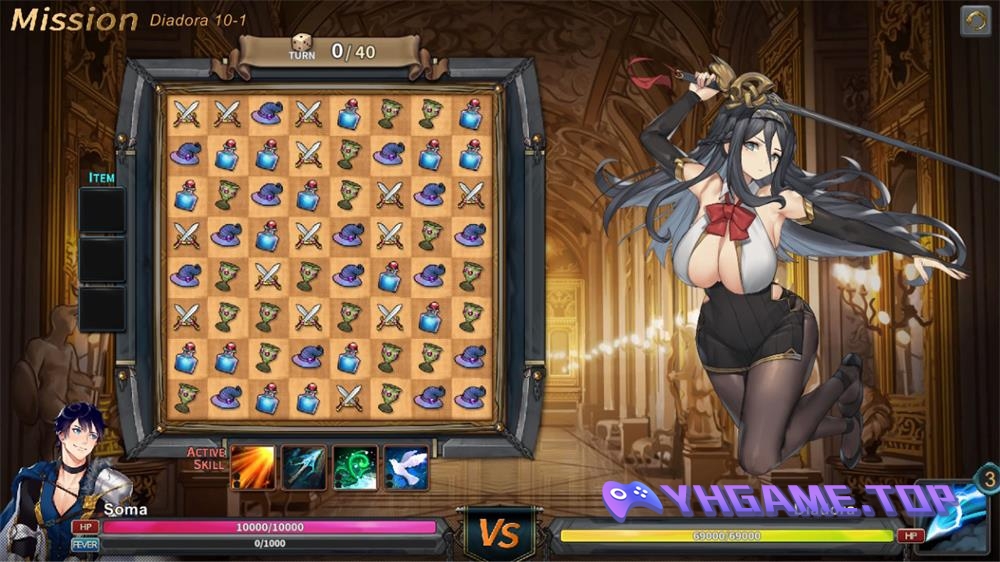Activate the orange light burst active skill
The image size is (1000, 562).
(253, 467)
